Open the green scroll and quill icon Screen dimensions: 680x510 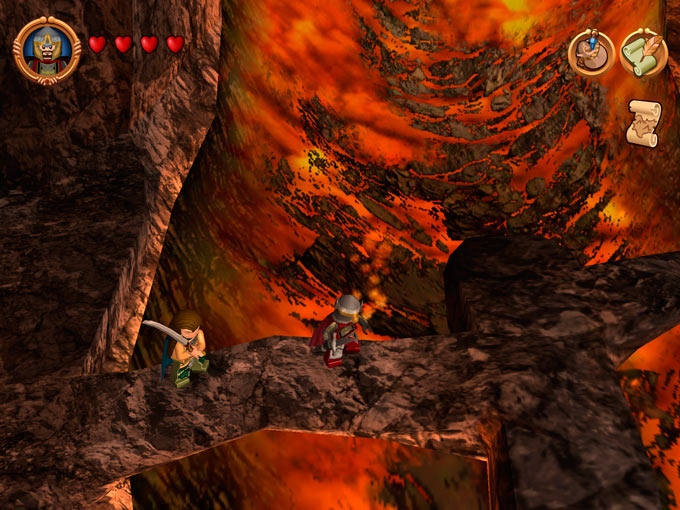(642, 53)
